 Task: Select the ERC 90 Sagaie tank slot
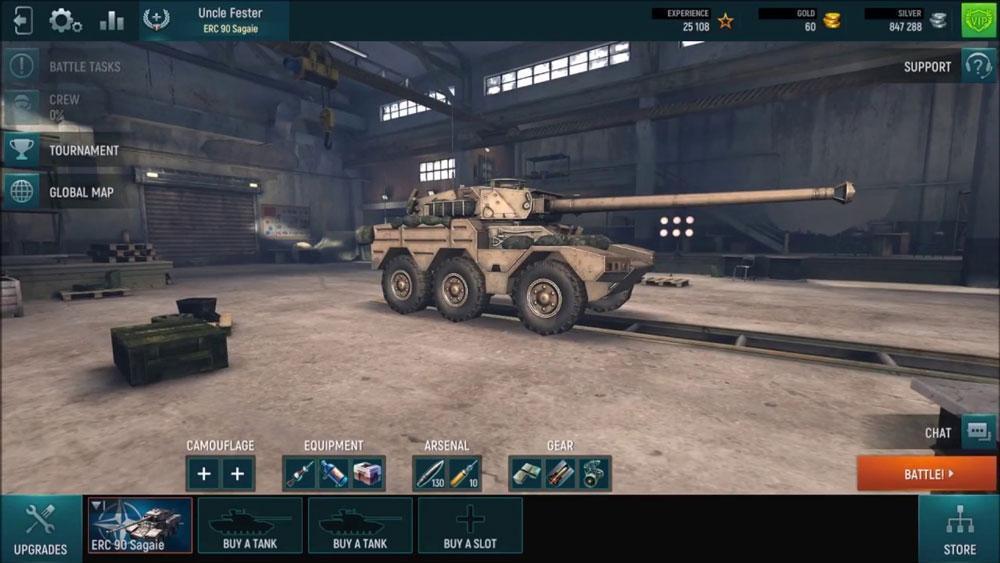coord(140,525)
